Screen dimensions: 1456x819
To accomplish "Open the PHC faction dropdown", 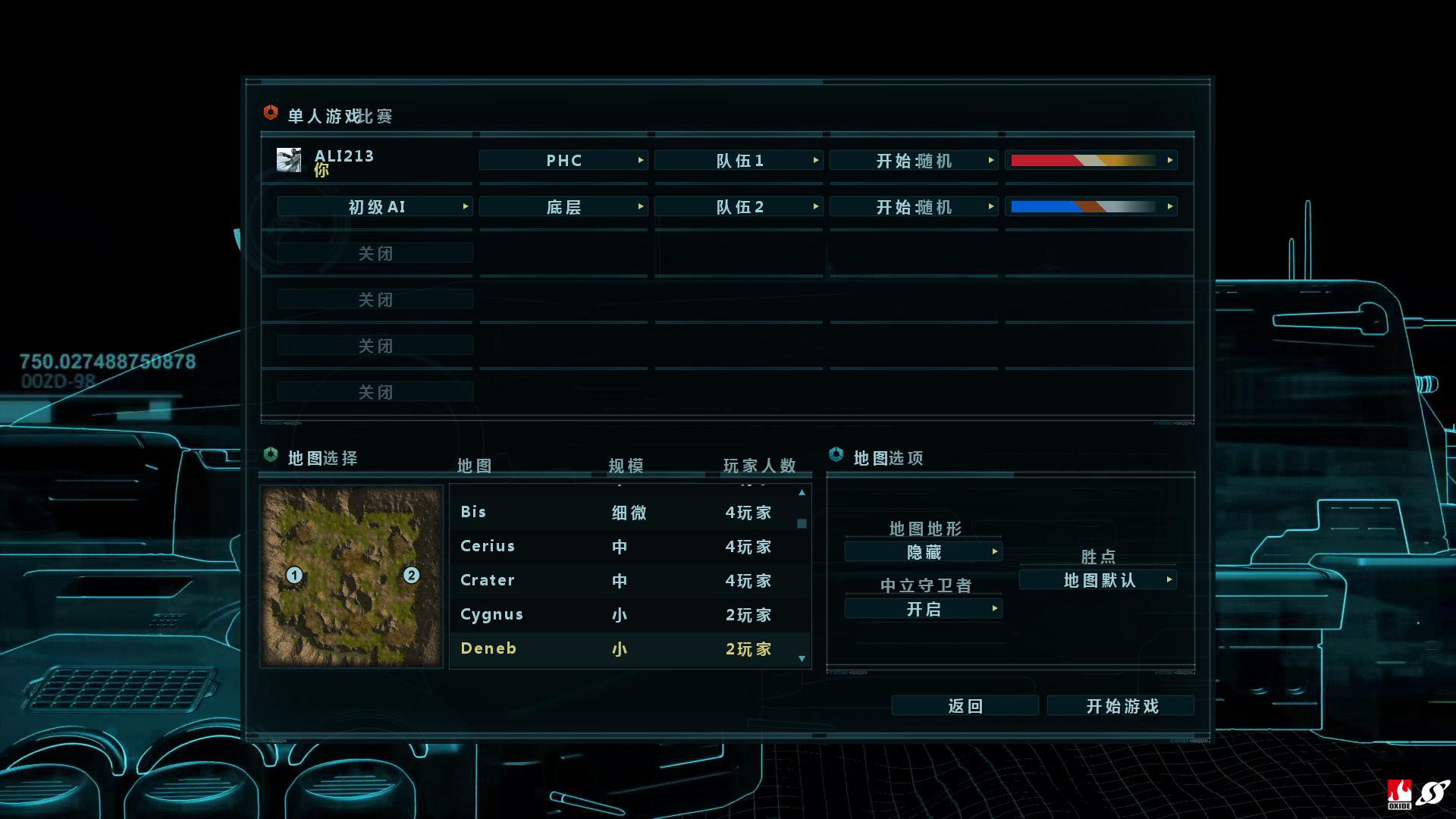I will [x=563, y=161].
